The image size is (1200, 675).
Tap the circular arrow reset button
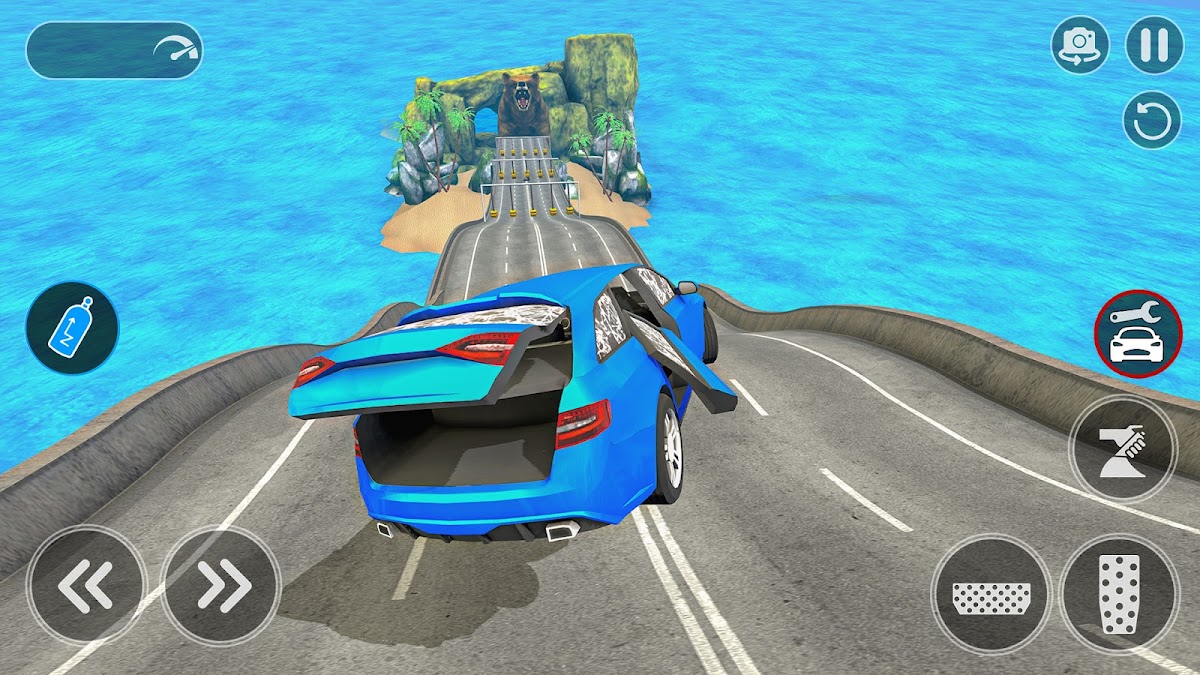(x=1153, y=121)
